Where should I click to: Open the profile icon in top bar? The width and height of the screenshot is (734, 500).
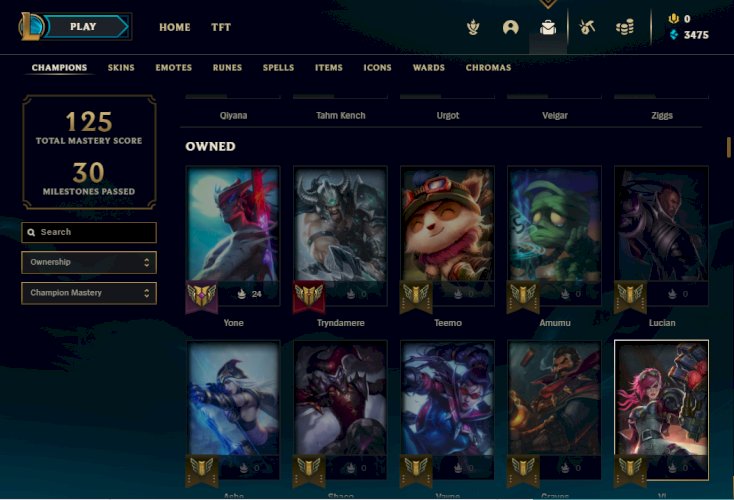511,27
